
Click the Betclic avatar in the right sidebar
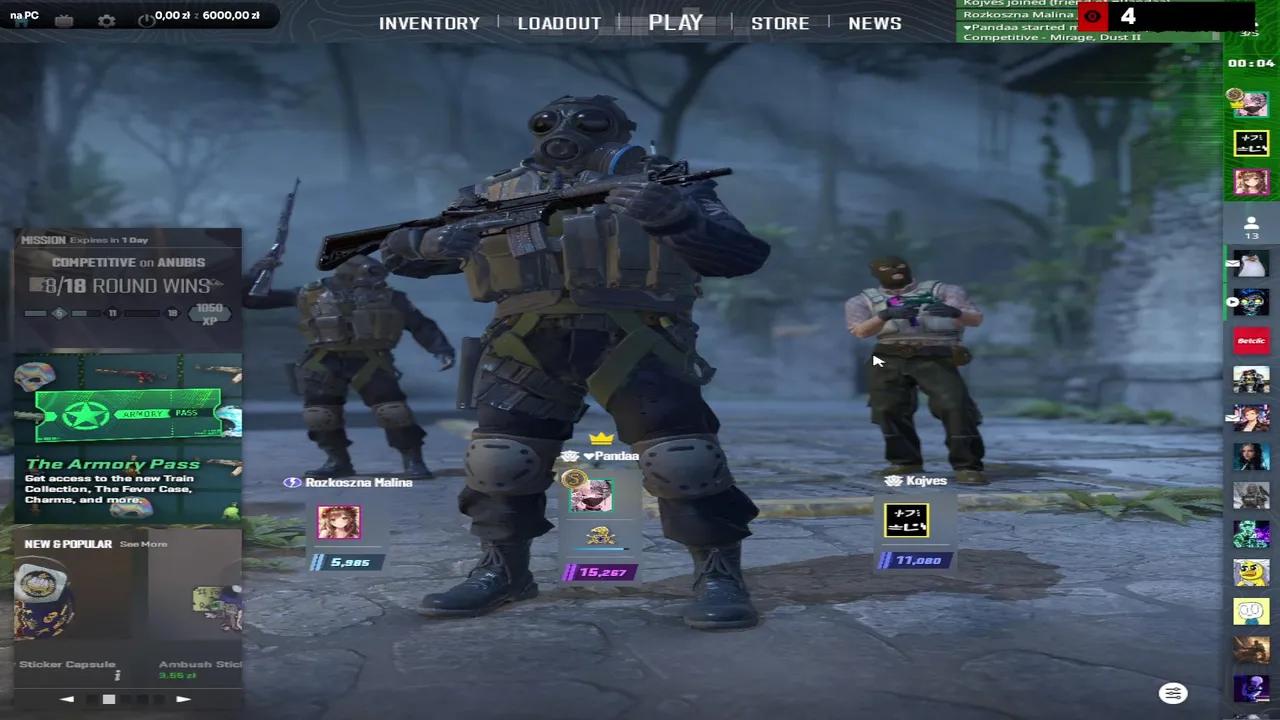1251,340
